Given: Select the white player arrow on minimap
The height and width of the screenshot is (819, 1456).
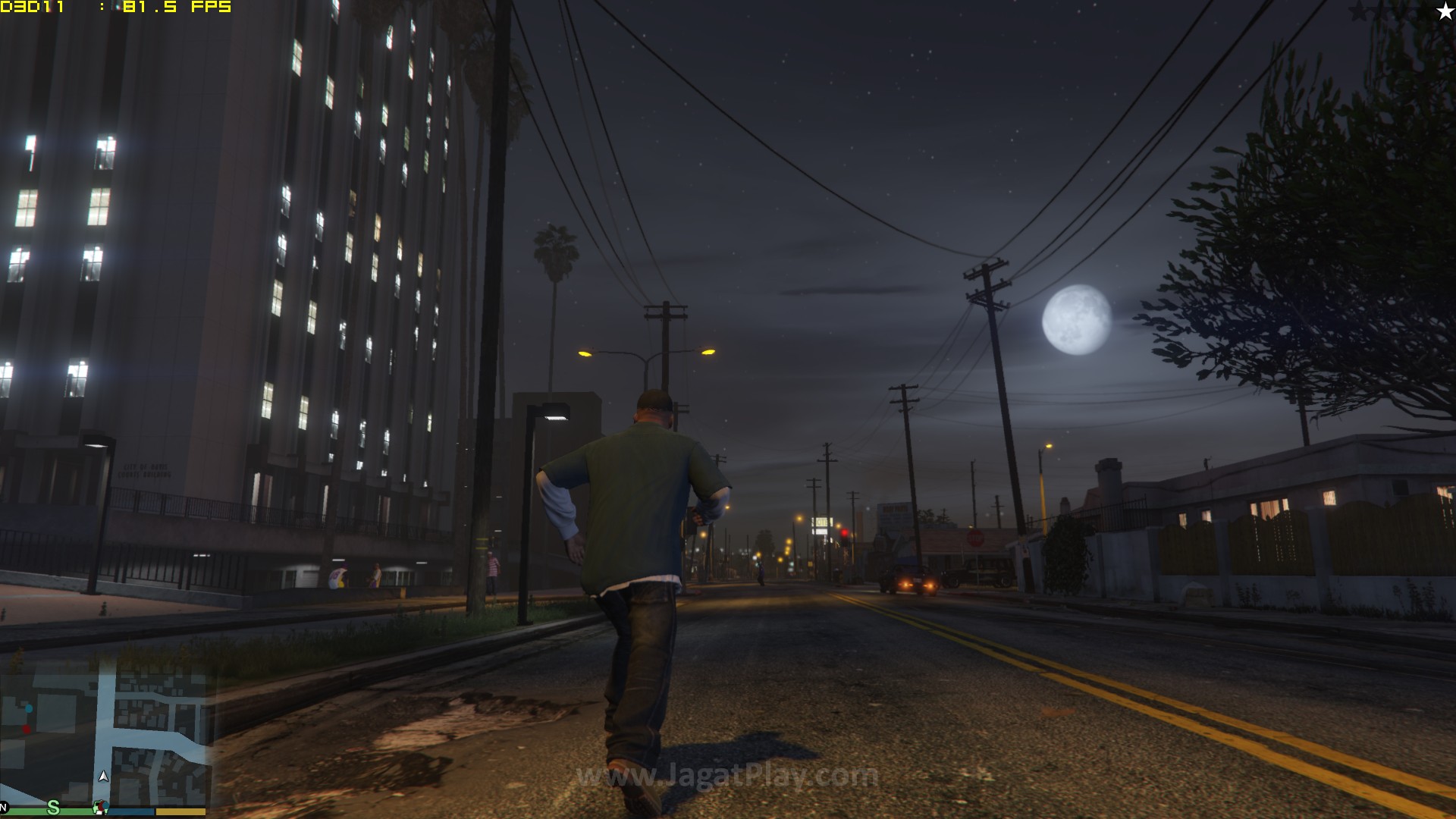Looking at the screenshot, I should tap(103, 777).
